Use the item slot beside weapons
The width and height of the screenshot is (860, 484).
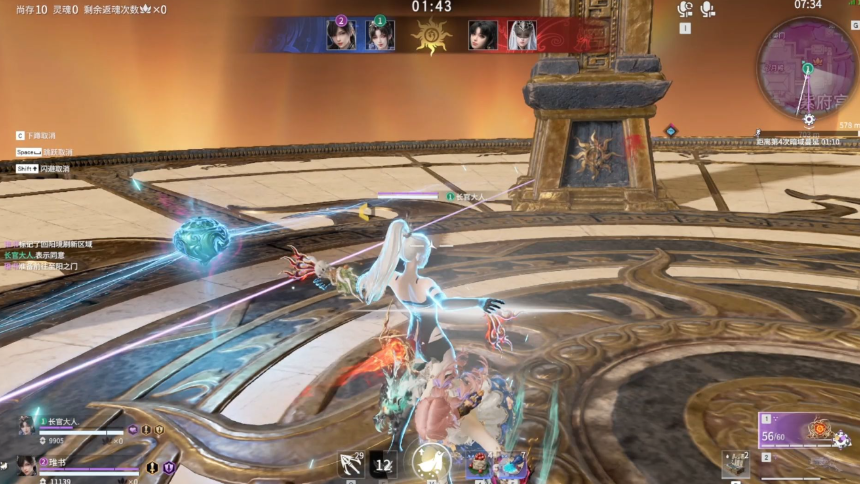(x=735, y=464)
